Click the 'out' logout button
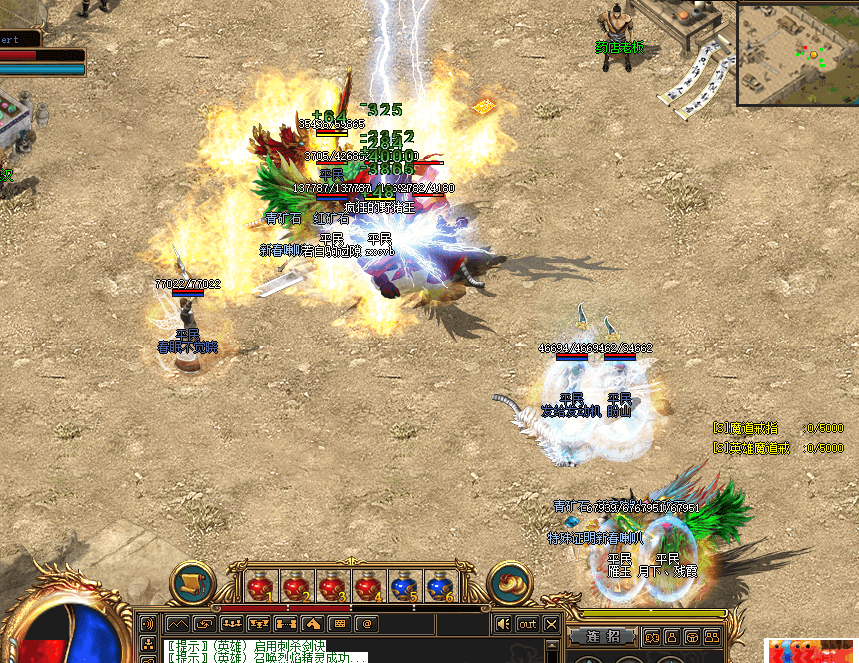 point(527,624)
